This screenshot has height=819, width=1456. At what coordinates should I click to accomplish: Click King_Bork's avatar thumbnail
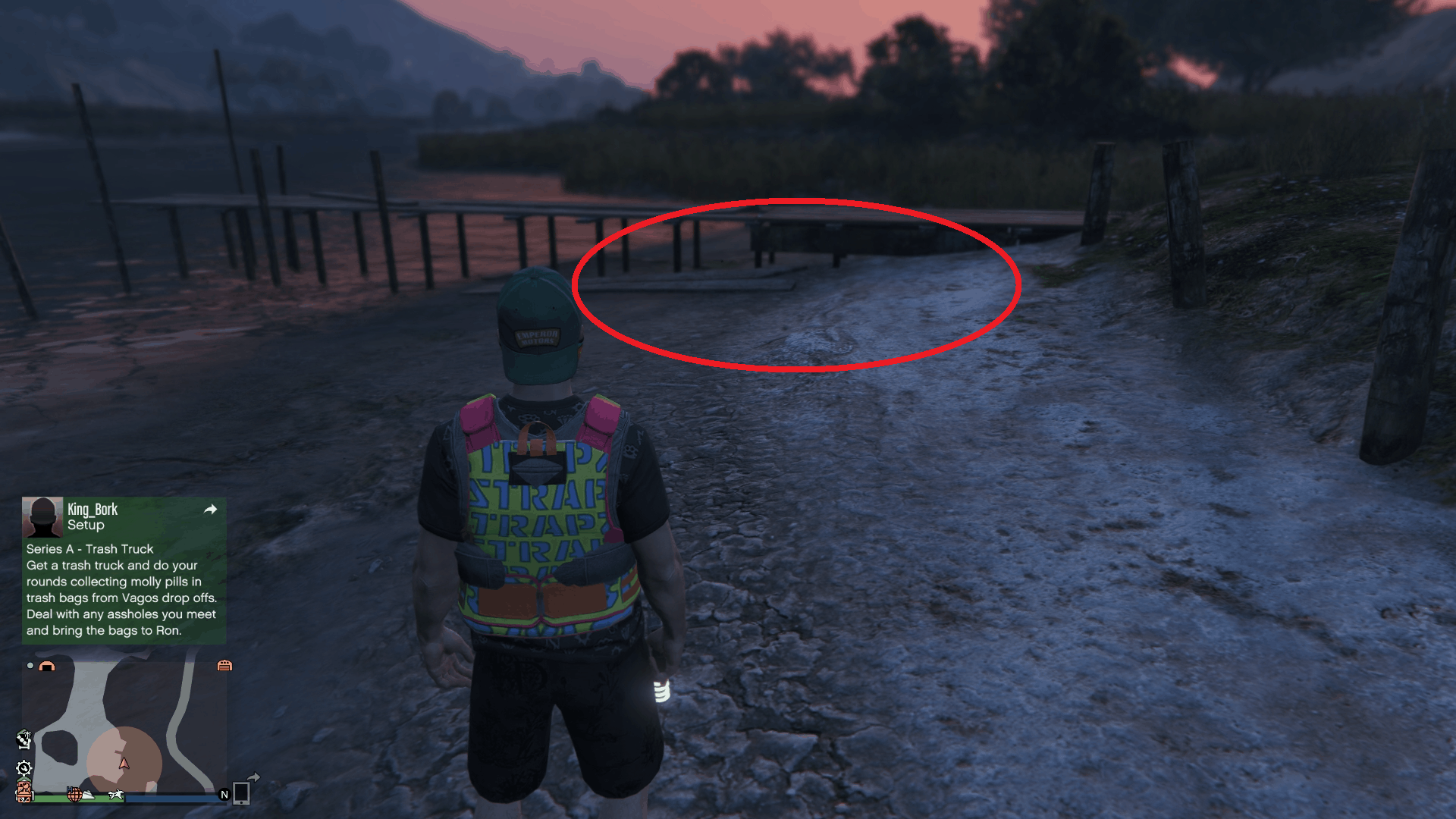coord(43,516)
